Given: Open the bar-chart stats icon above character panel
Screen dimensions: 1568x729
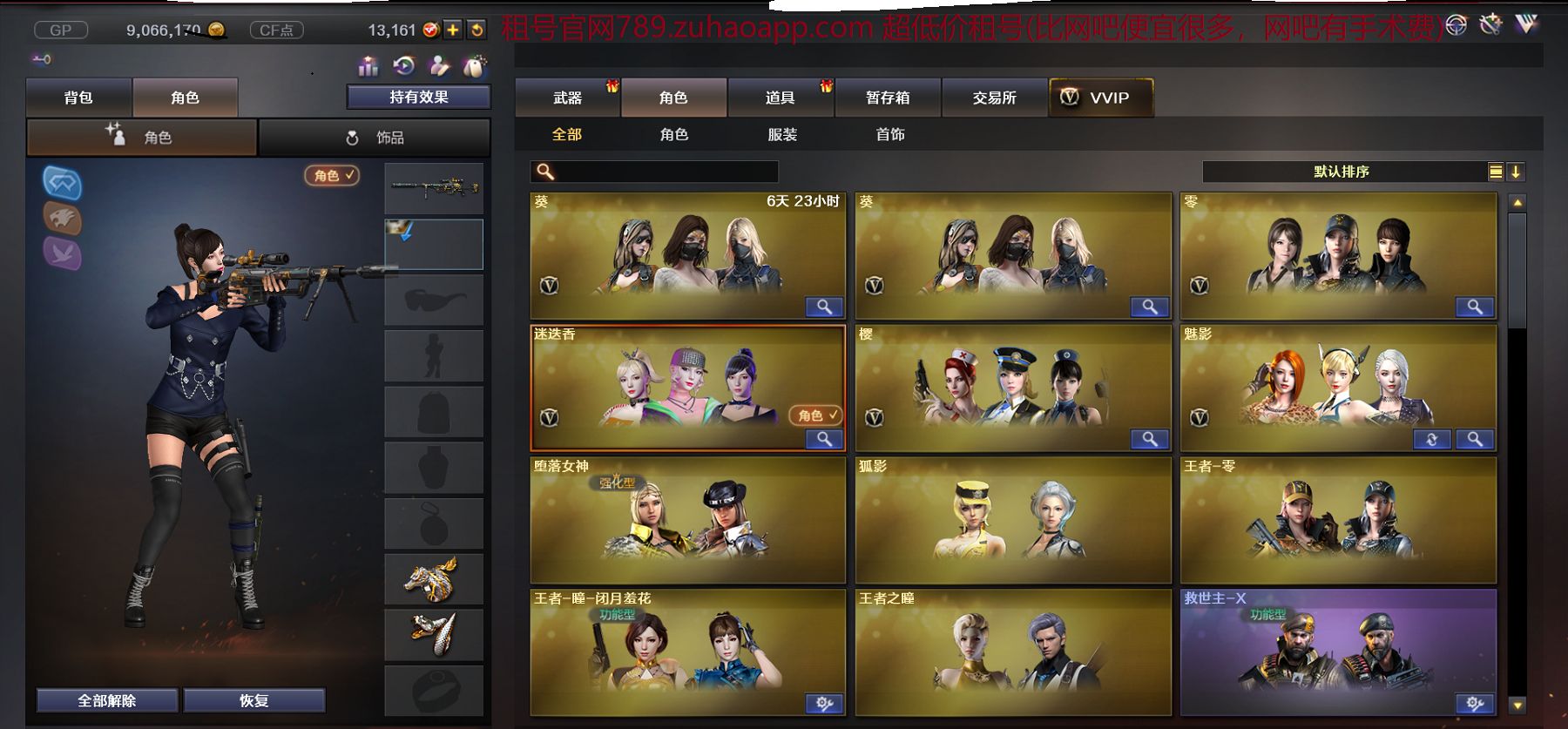Looking at the screenshot, I should click(x=368, y=64).
